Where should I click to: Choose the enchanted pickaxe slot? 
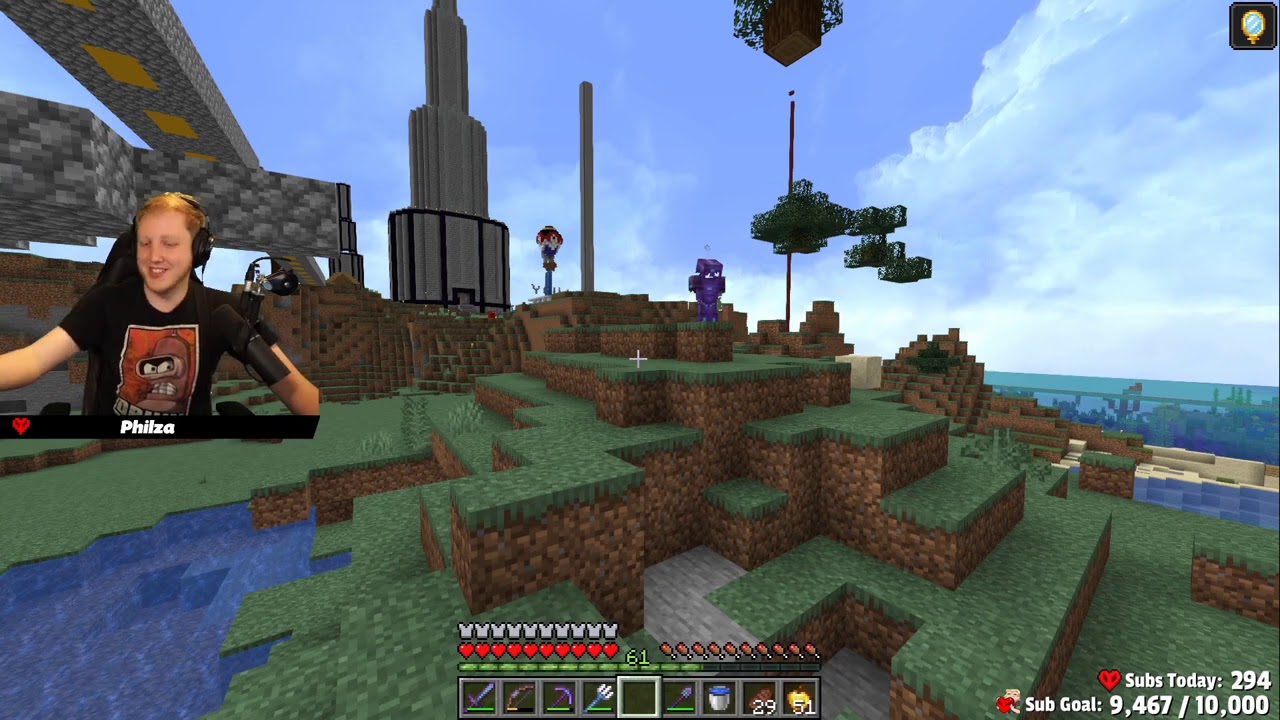(559, 697)
